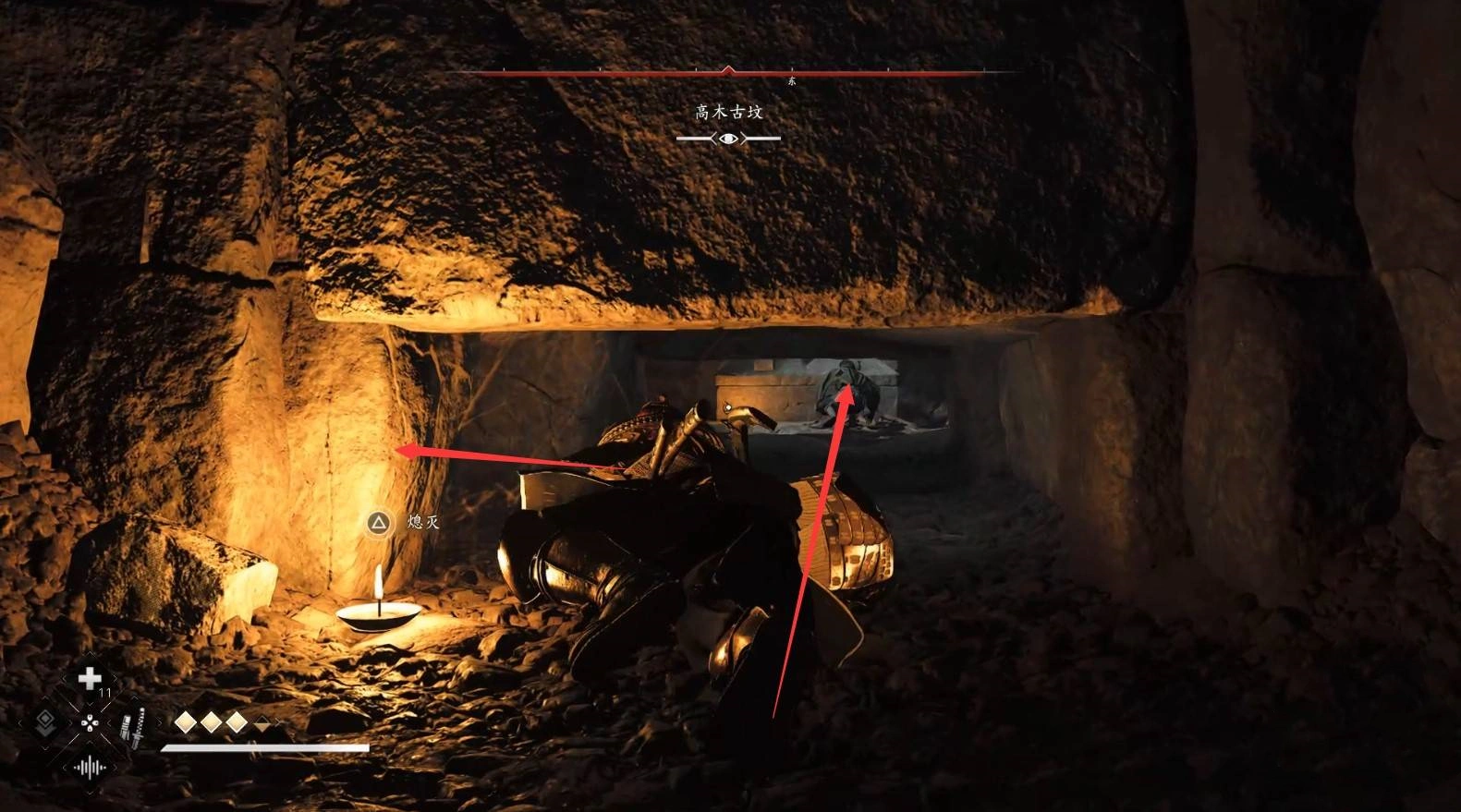Use the healing ration plus icon

[x=90, y=680]
